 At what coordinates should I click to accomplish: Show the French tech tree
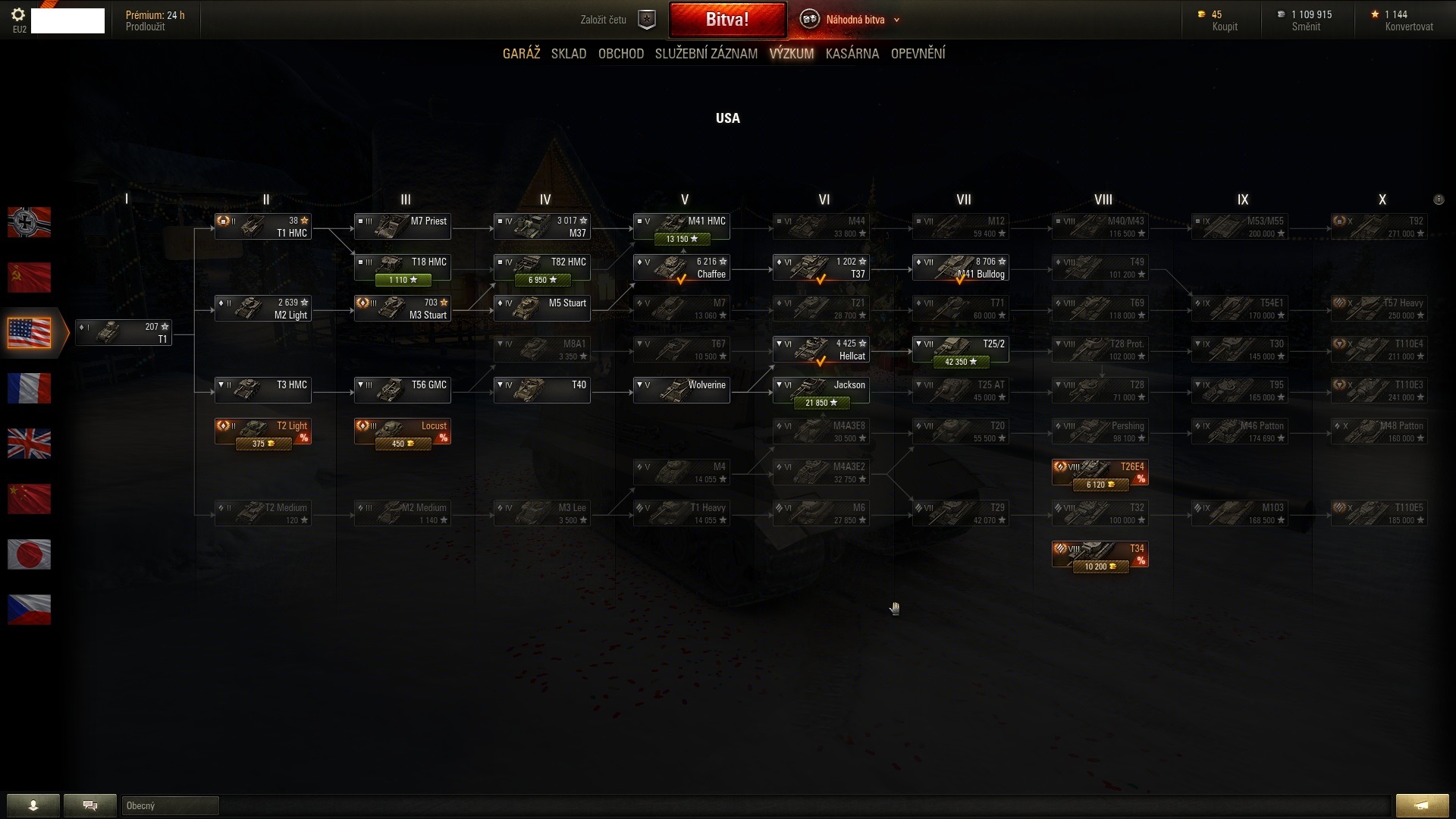tap(29, 388)
